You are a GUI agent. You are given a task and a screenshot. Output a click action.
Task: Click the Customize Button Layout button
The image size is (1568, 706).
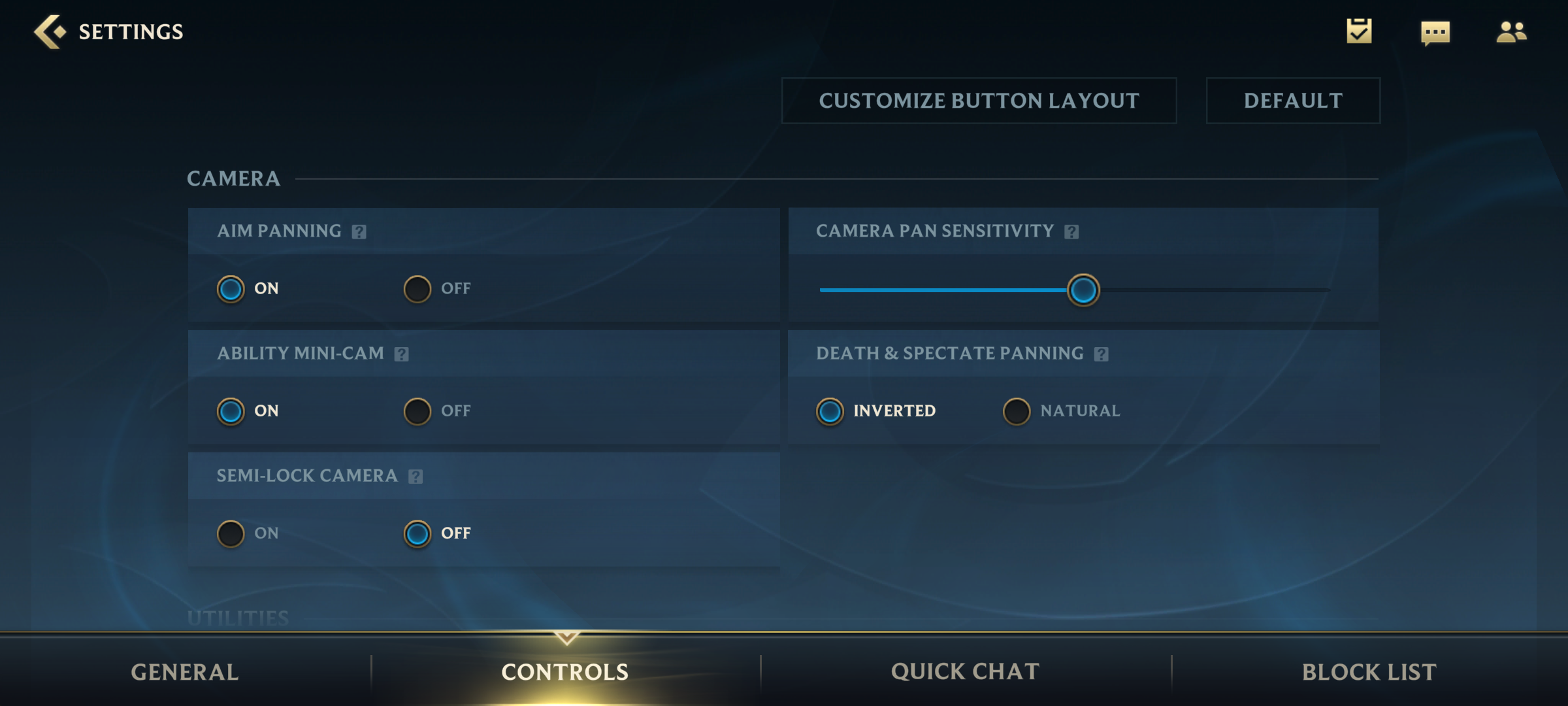979,101
